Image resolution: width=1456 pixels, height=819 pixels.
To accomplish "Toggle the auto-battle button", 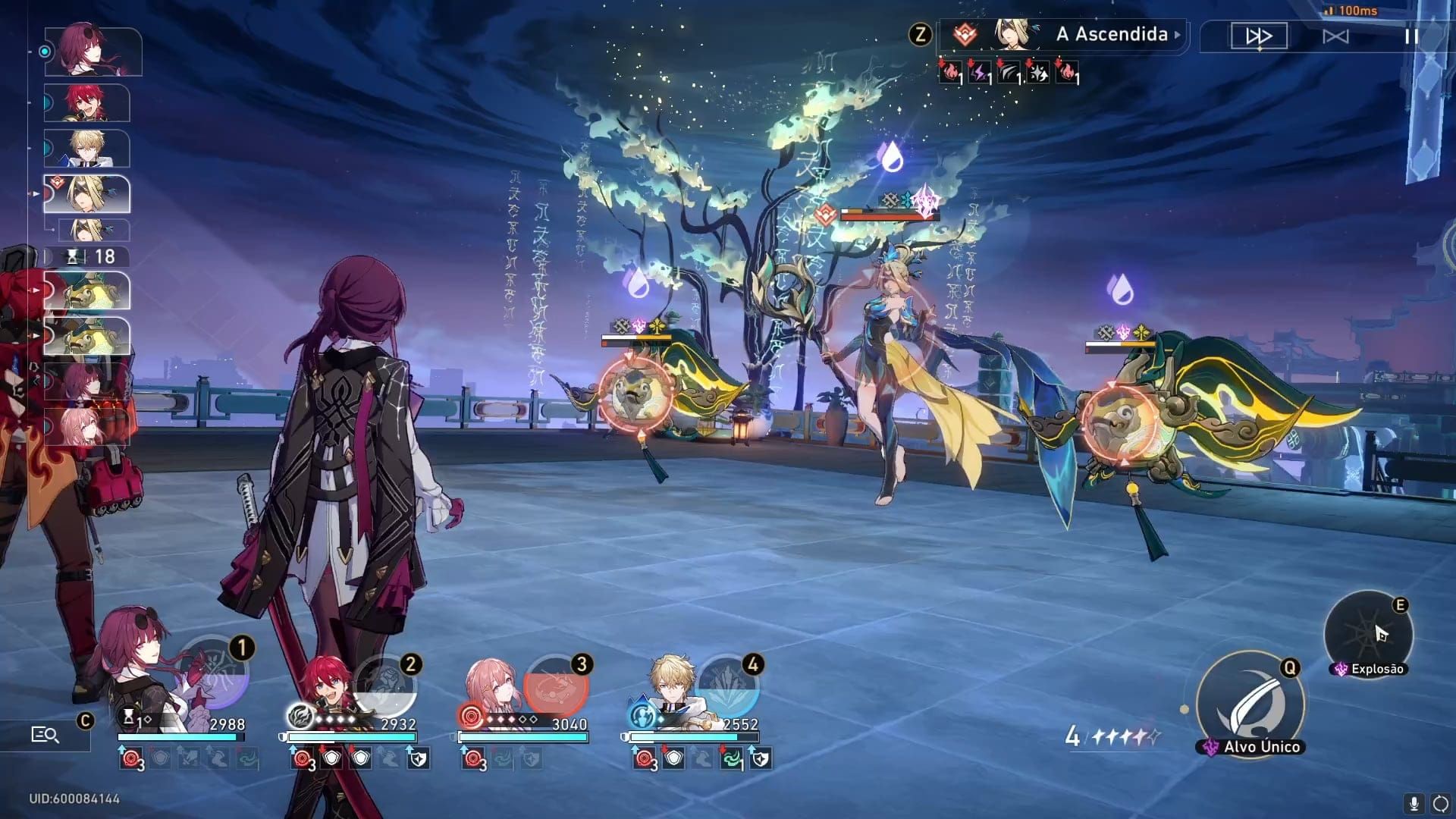I will 1335,36.
